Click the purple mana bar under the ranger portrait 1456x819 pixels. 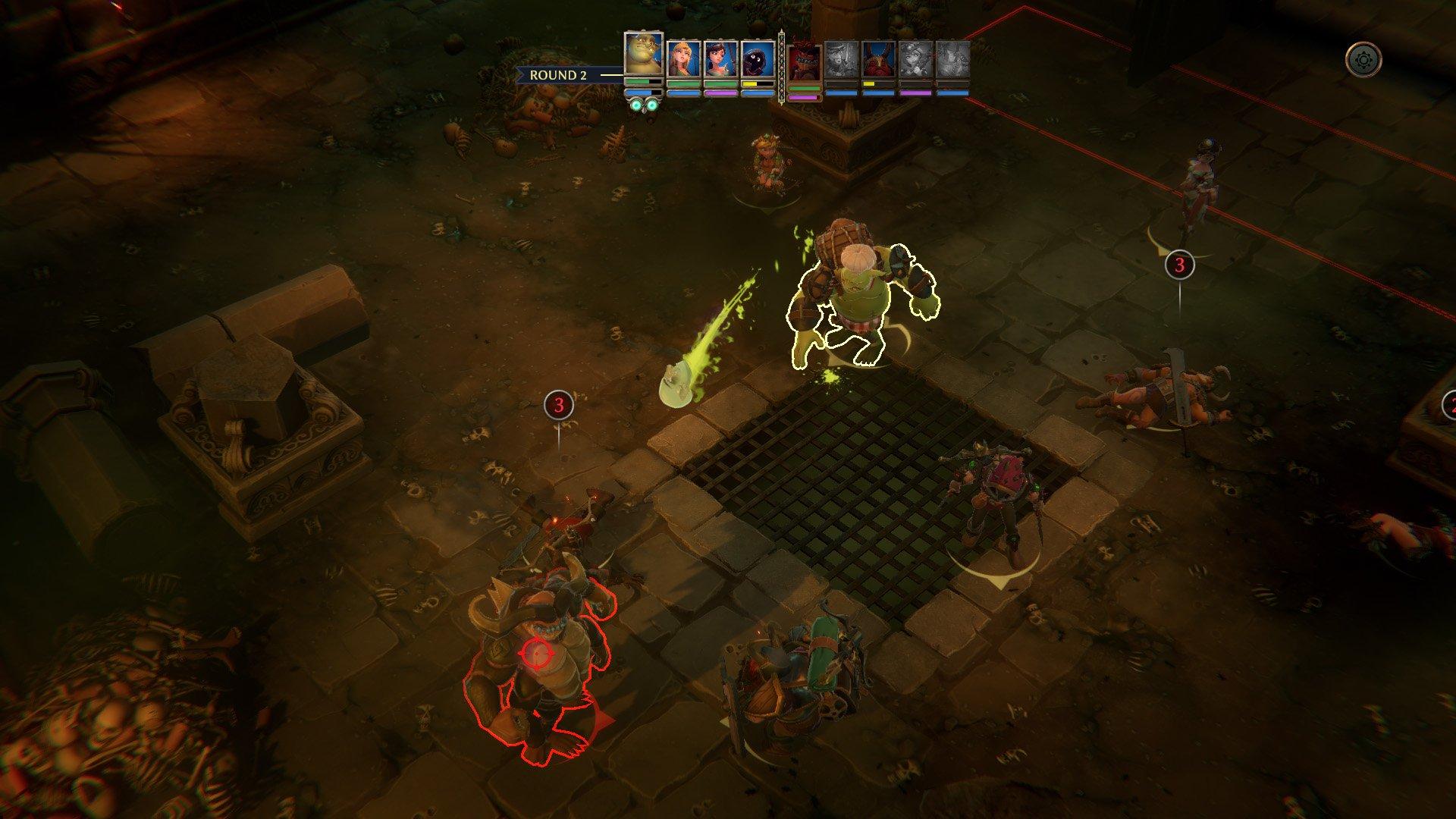[722, 93]
